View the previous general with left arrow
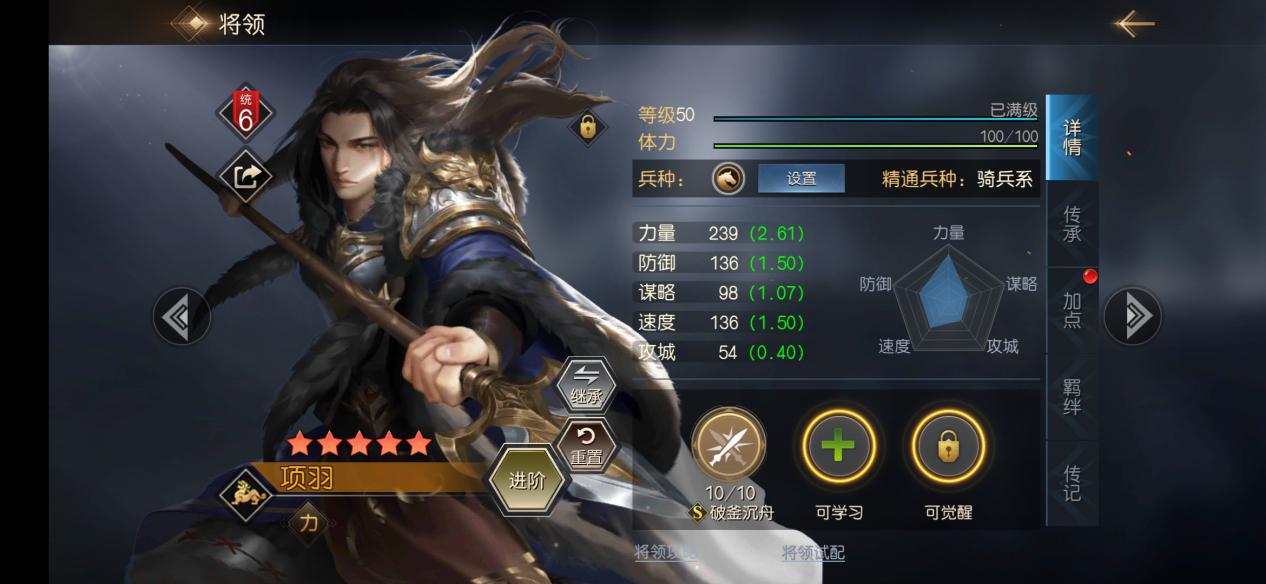This screenshot has height=584, width=1266. click(181, 317)
